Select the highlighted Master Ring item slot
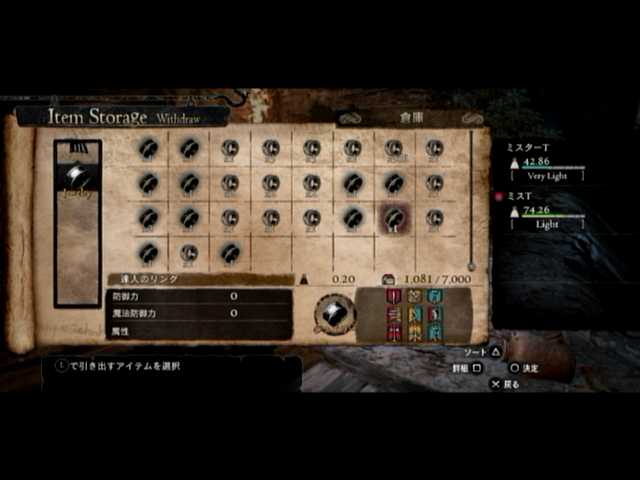The width and height of the screenshot is (640, 480). [393, 218]
